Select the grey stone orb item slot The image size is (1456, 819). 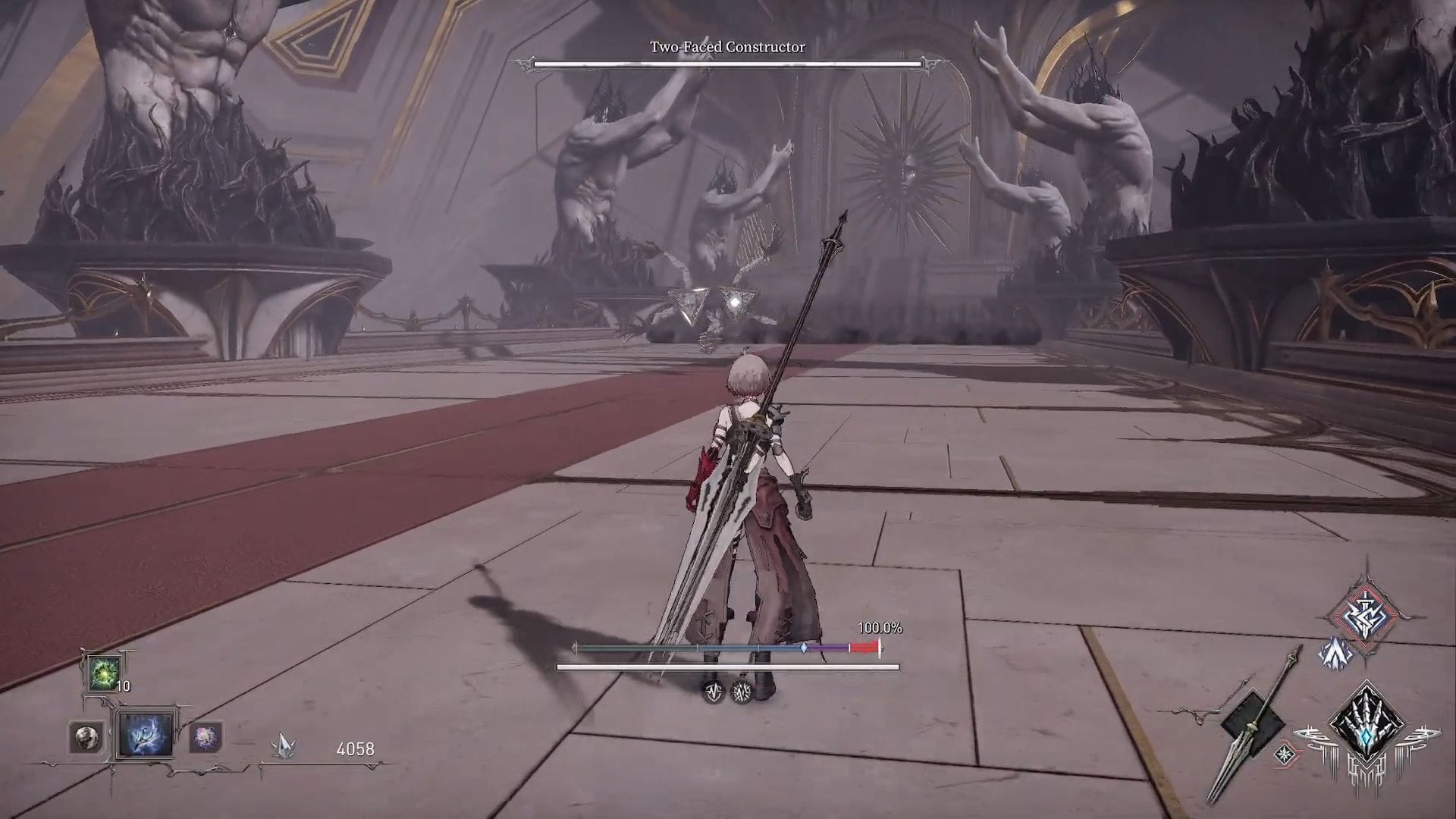point(86,737)
